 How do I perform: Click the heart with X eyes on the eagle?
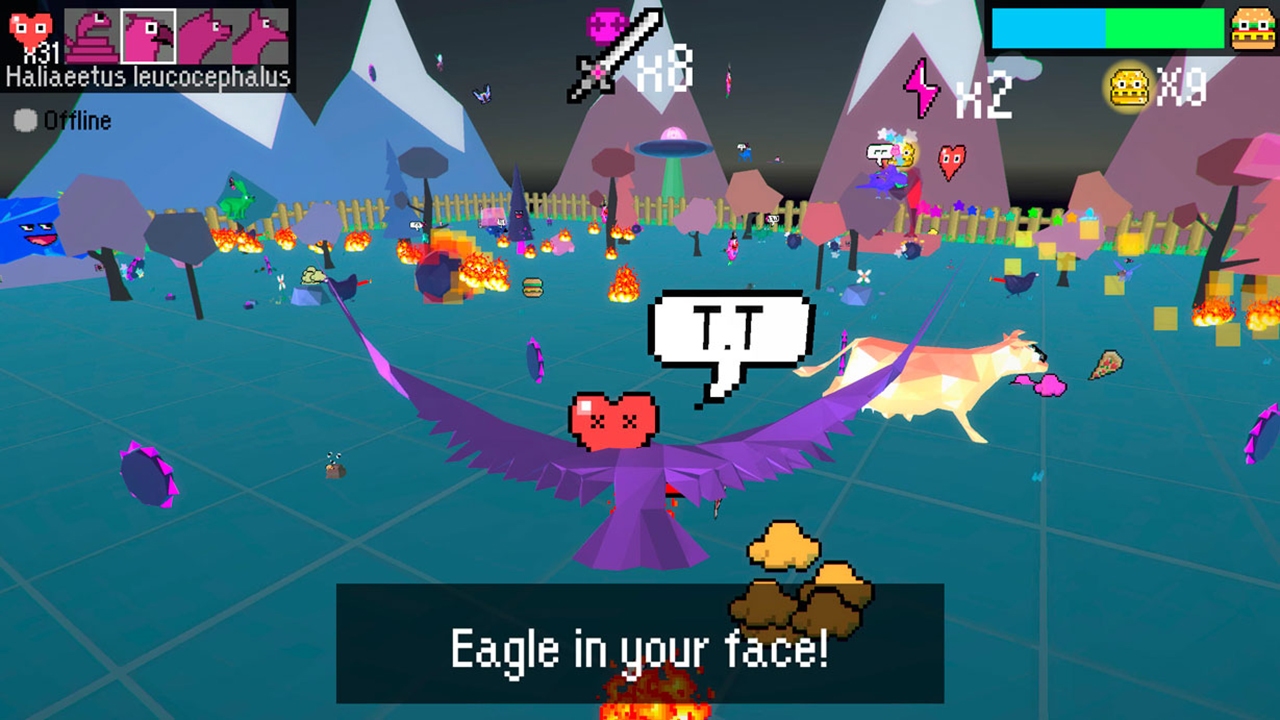(615, 418)
